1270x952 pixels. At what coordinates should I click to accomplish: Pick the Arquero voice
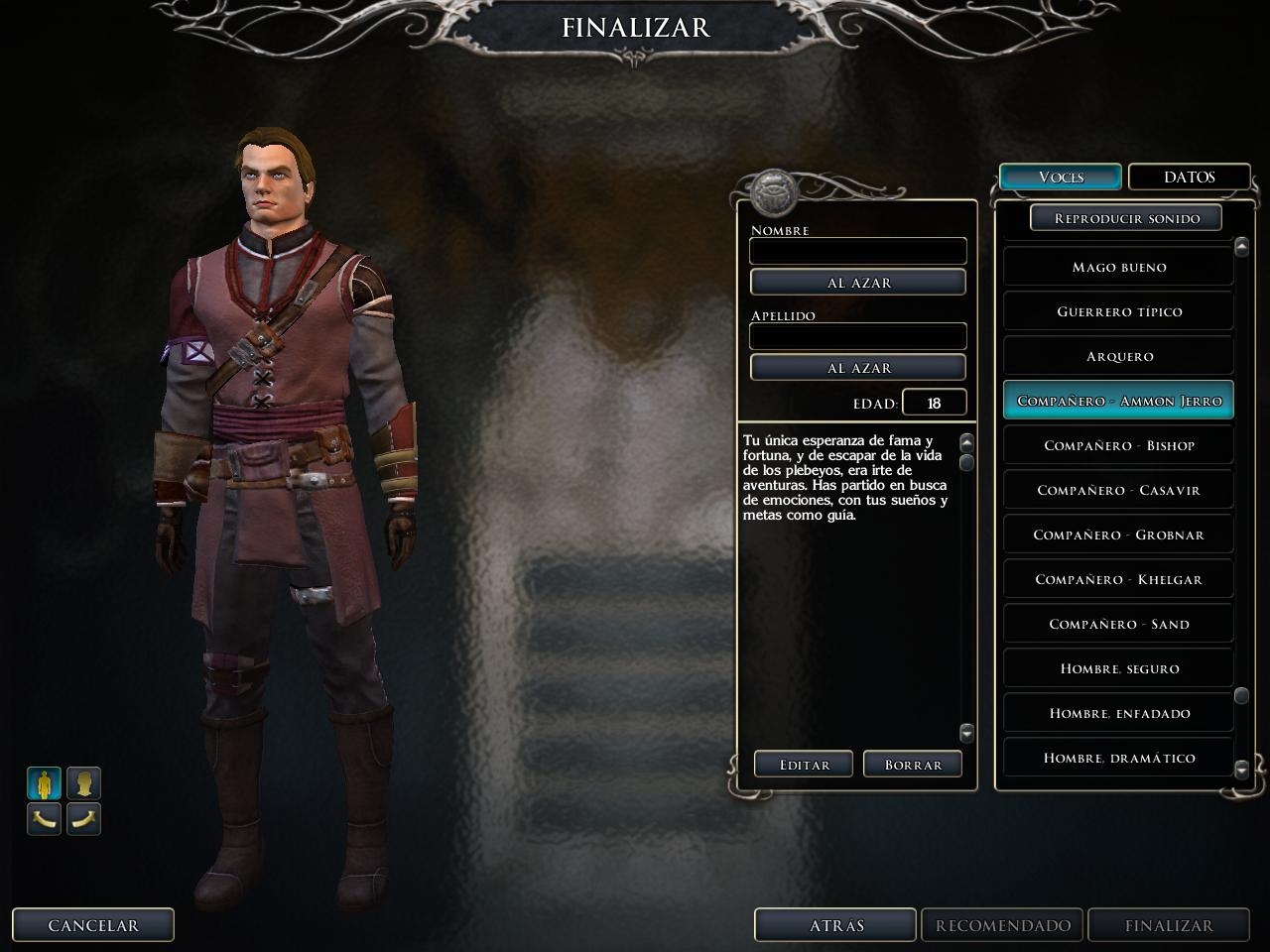coord(1118,356)
